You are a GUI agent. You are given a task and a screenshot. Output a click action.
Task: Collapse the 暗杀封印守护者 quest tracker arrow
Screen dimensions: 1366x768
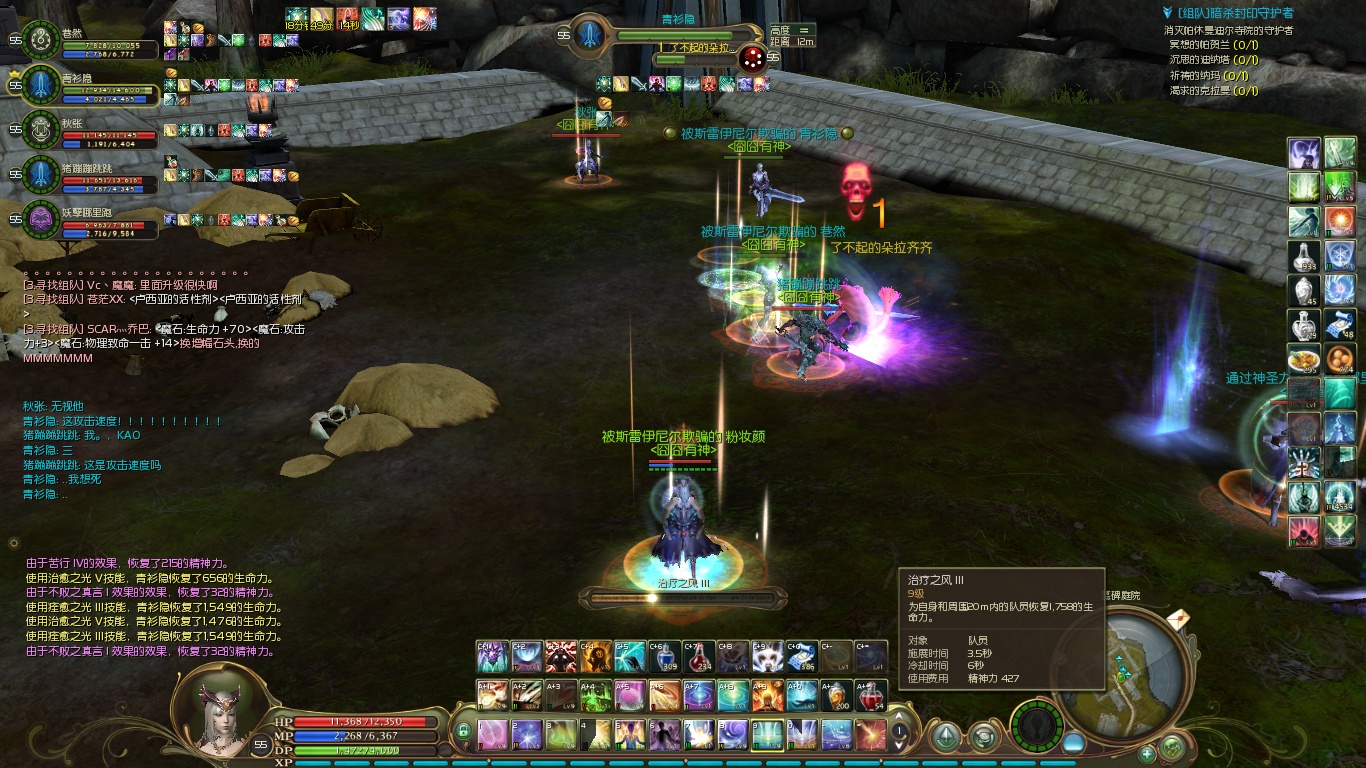pyautogui.click(x=1167, y=12)
